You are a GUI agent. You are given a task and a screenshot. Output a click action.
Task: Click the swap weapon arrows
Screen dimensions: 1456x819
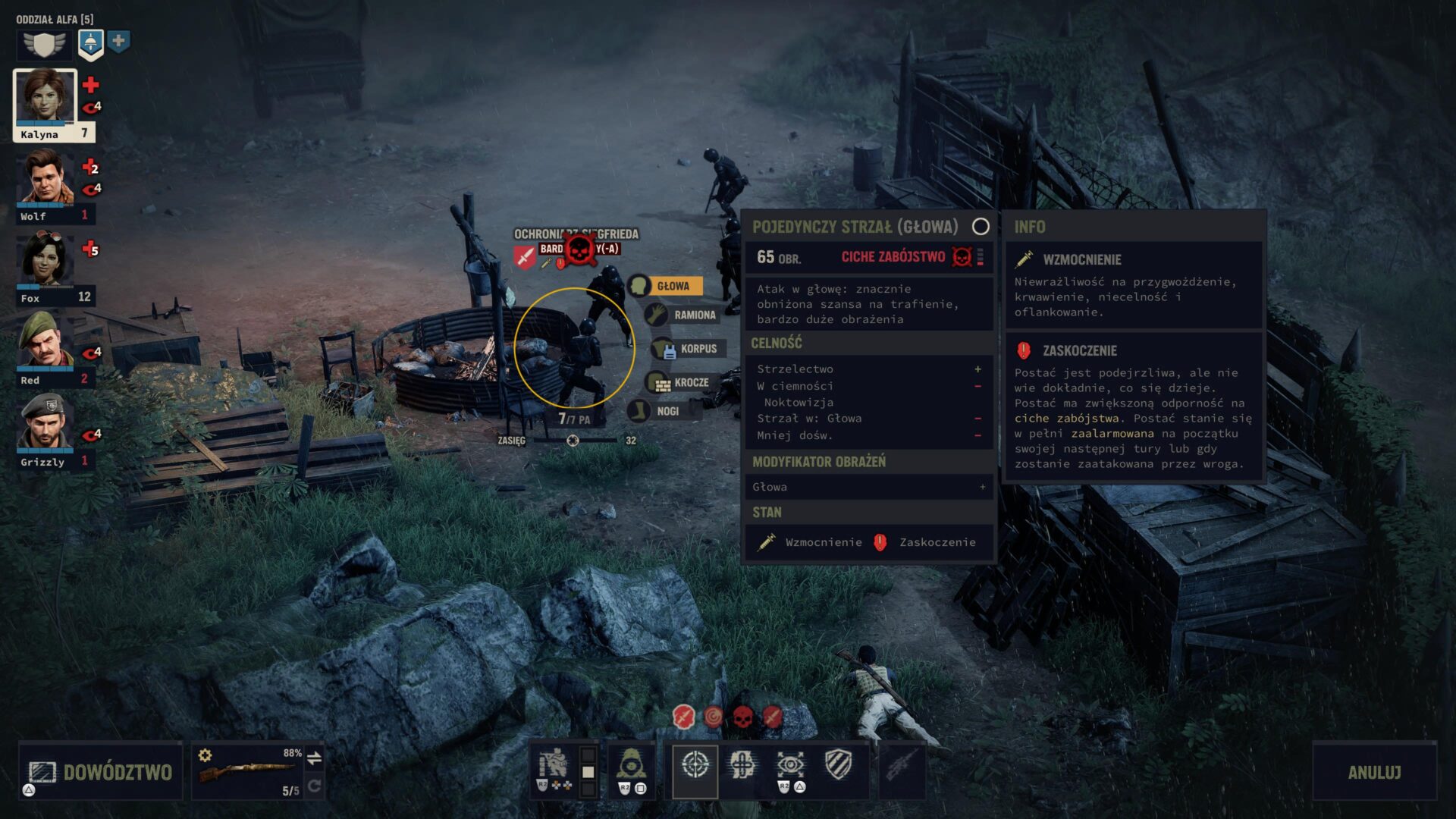(314, 757)
